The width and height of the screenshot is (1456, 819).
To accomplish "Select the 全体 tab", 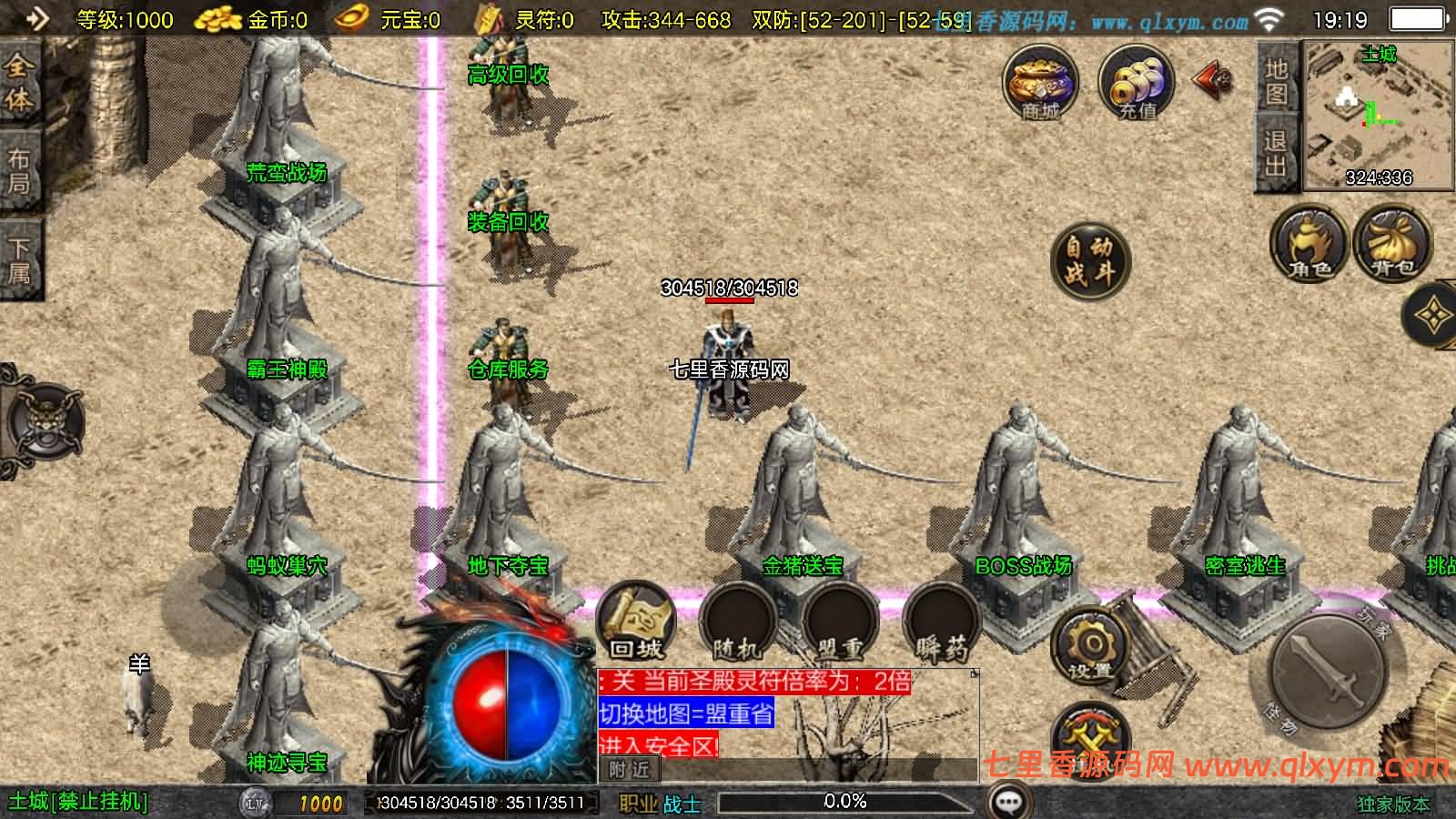I will [x=19, y=82].
